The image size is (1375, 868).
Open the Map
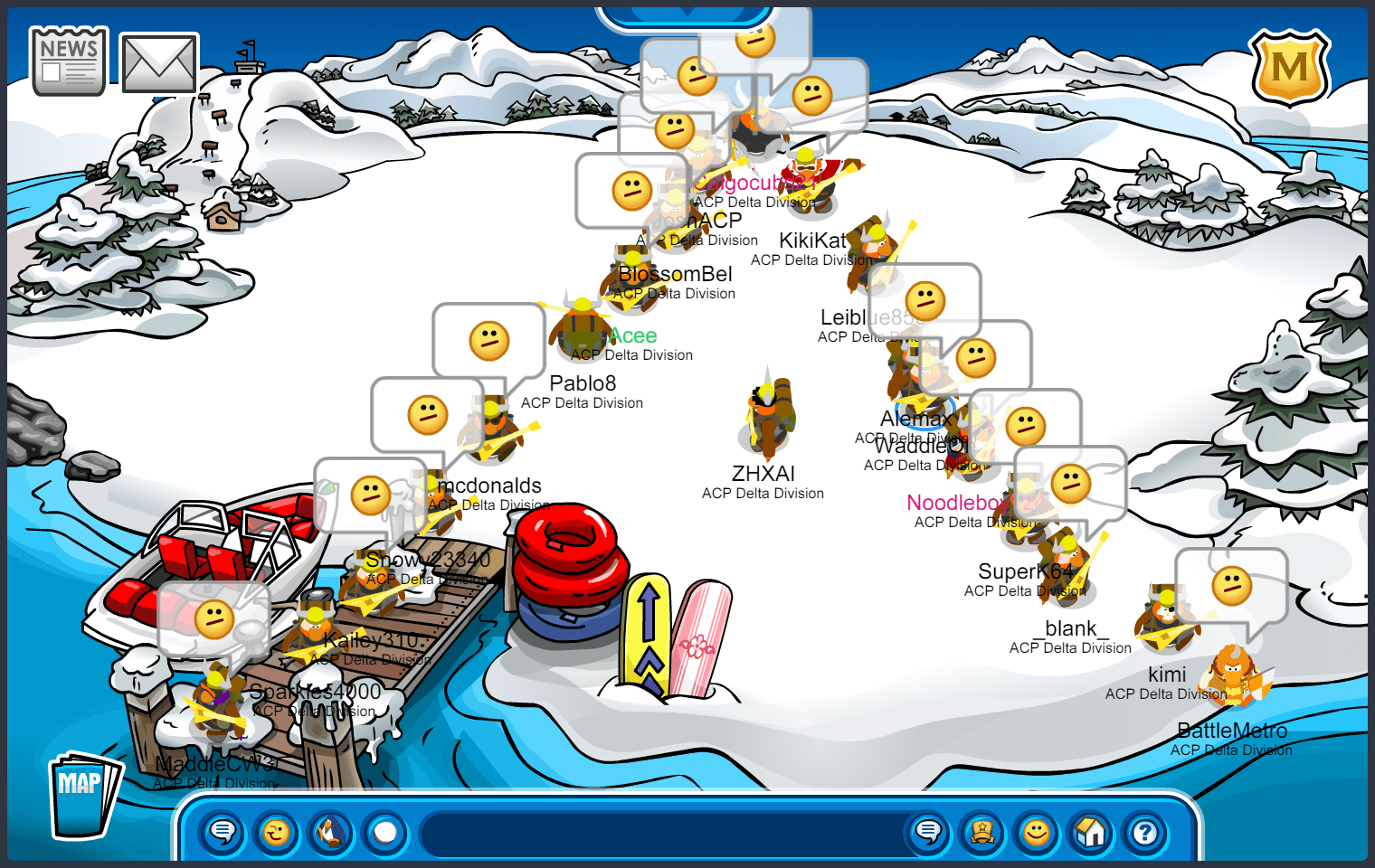[x=83, y=794]
